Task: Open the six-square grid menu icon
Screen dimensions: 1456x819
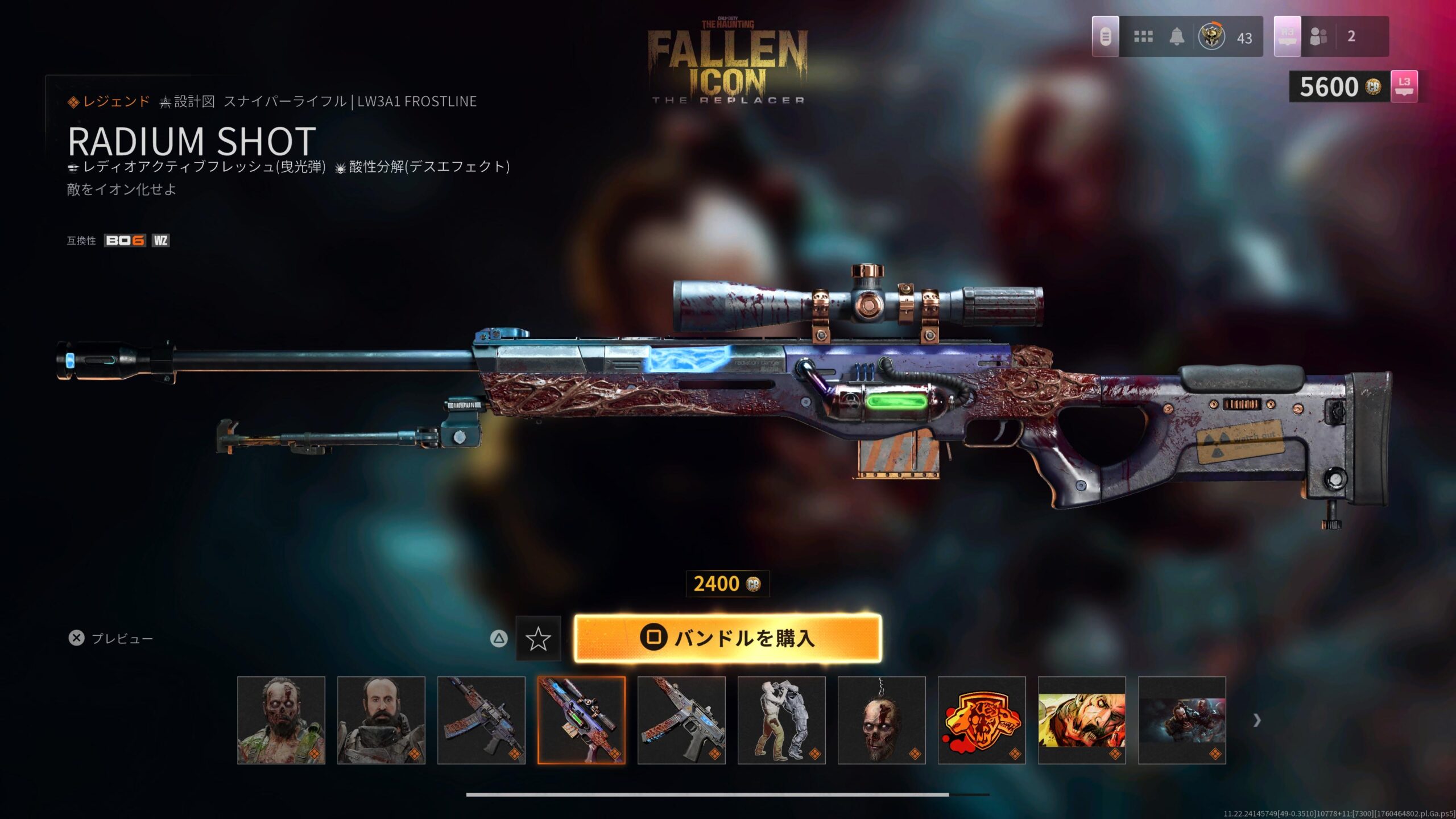Action: 1143,37
